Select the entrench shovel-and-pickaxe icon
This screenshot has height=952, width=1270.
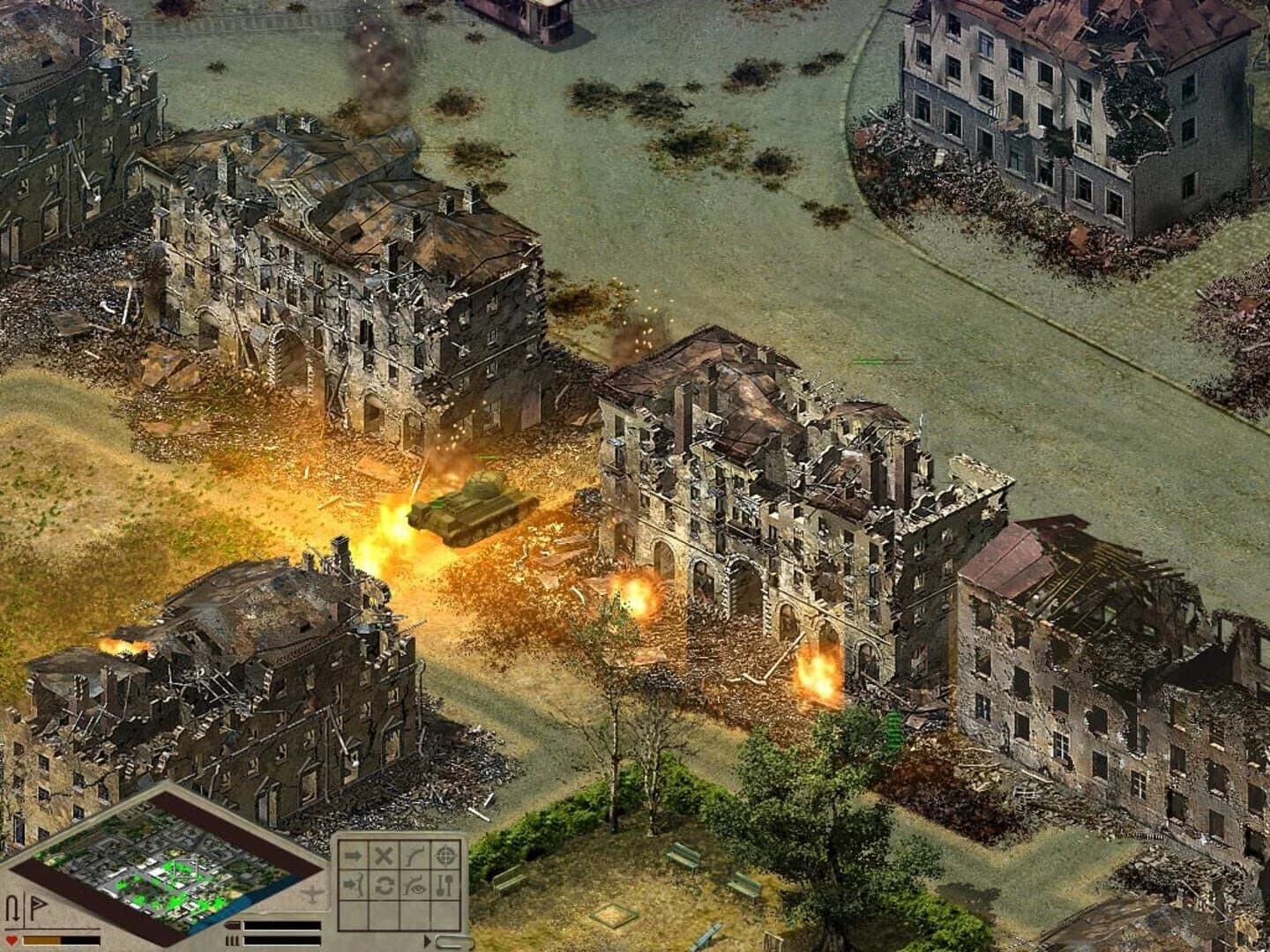[445, 886]
